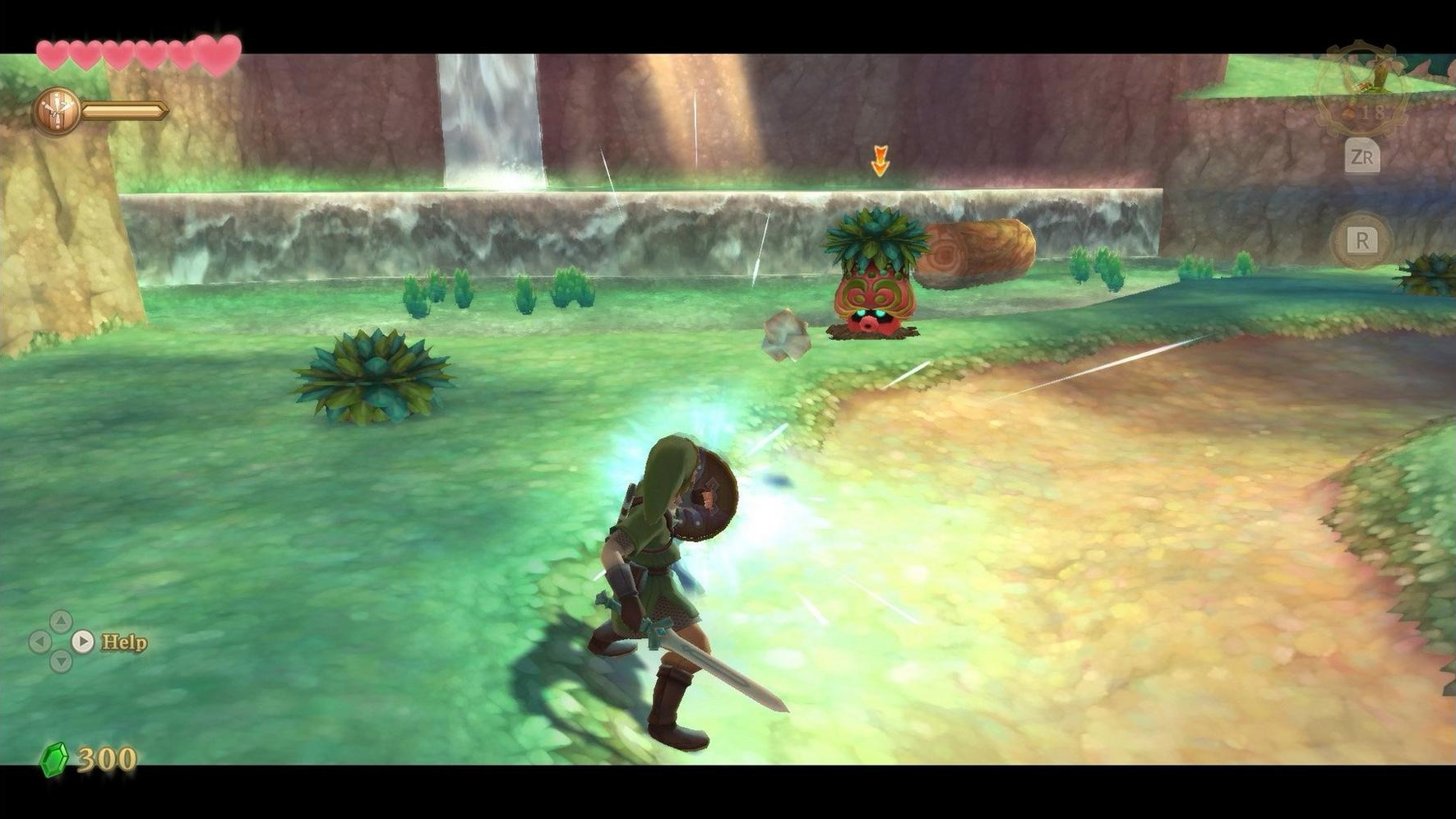Toggle the ZR button prompt
Image resolution: width=1456 pixels, height=819 pixels.
click(1364, 157)
